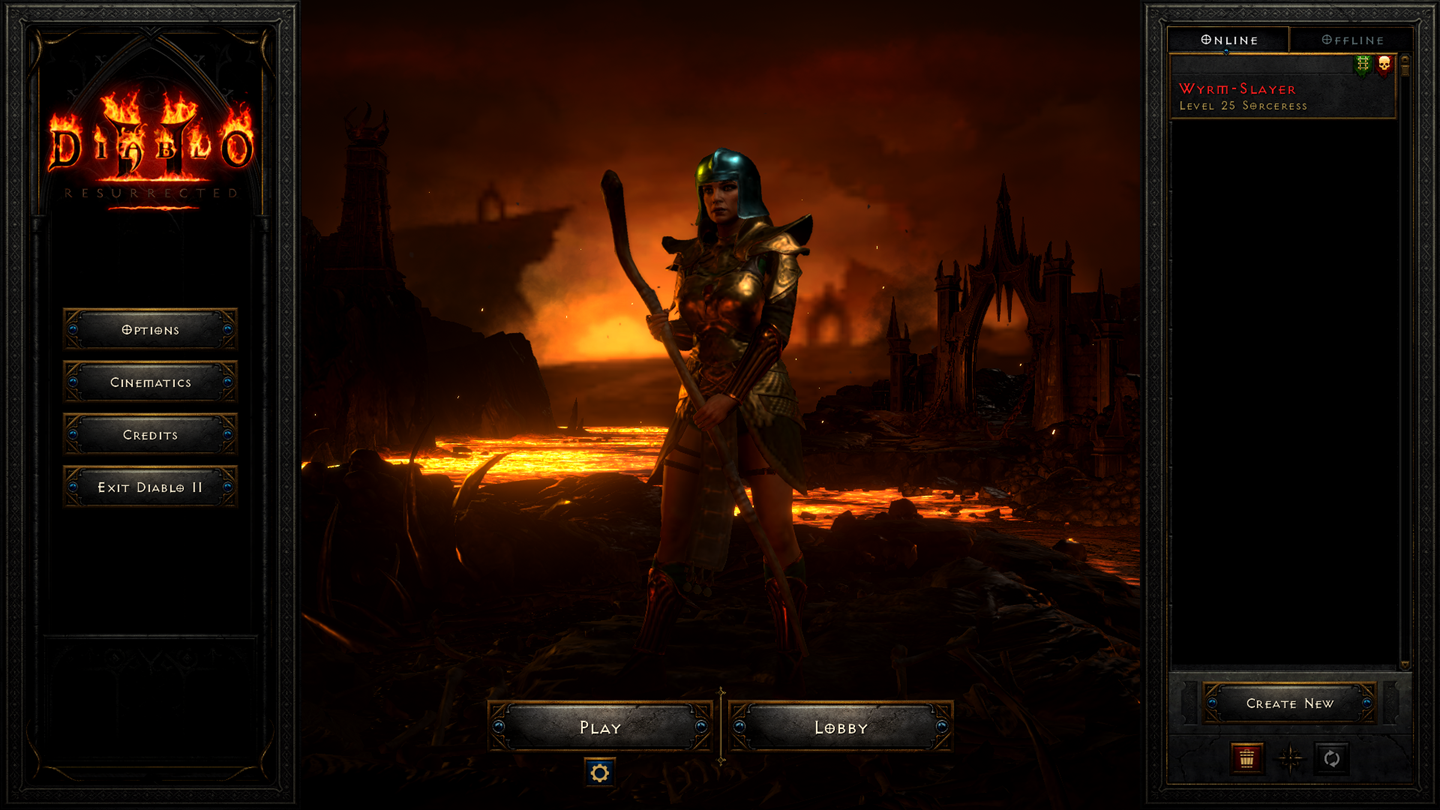Select the Wyrm-Slayer sorceress character
Viewport: 1440px width, 810px height.
point(1270,97)
